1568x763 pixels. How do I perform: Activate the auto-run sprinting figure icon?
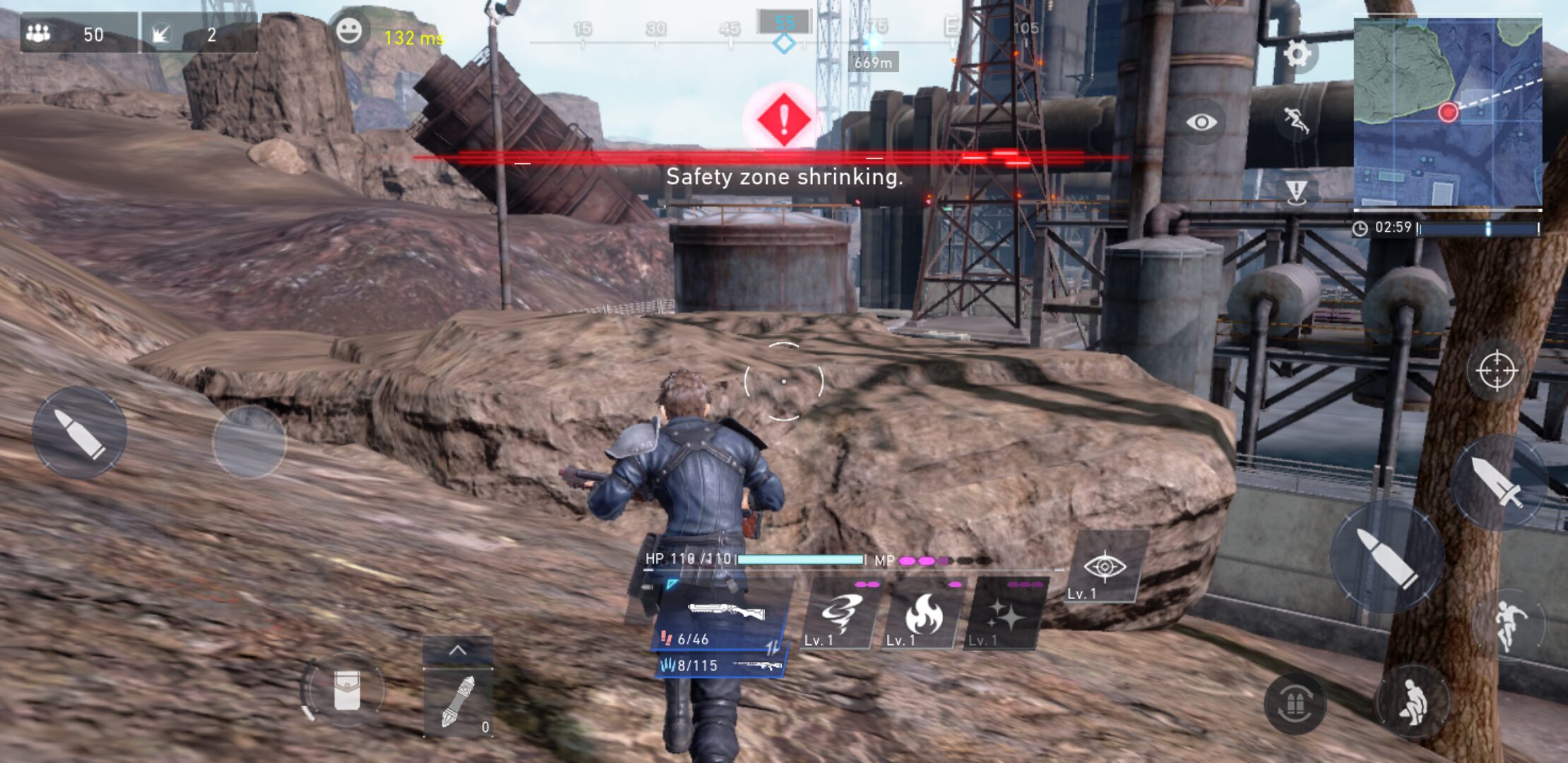(1296, 121)
